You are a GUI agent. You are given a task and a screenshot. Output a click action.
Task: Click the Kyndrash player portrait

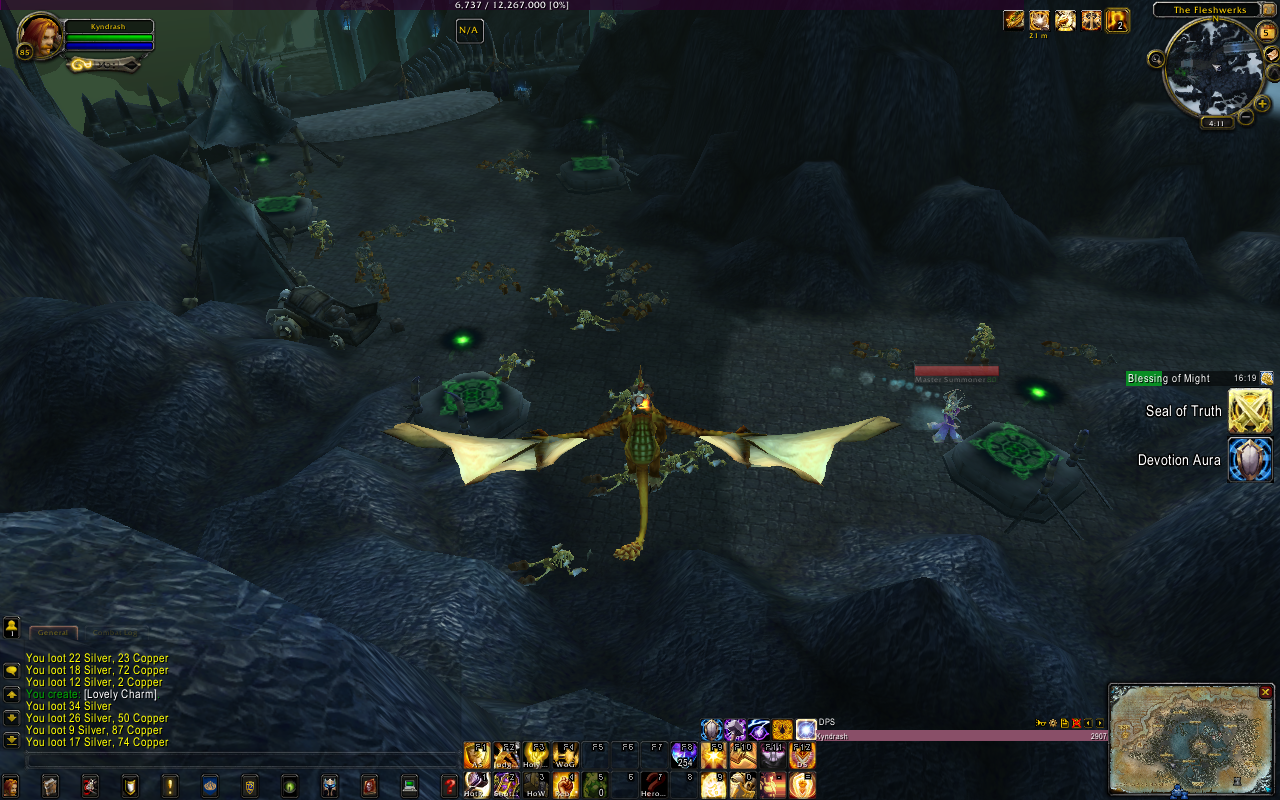coord(40,35)
